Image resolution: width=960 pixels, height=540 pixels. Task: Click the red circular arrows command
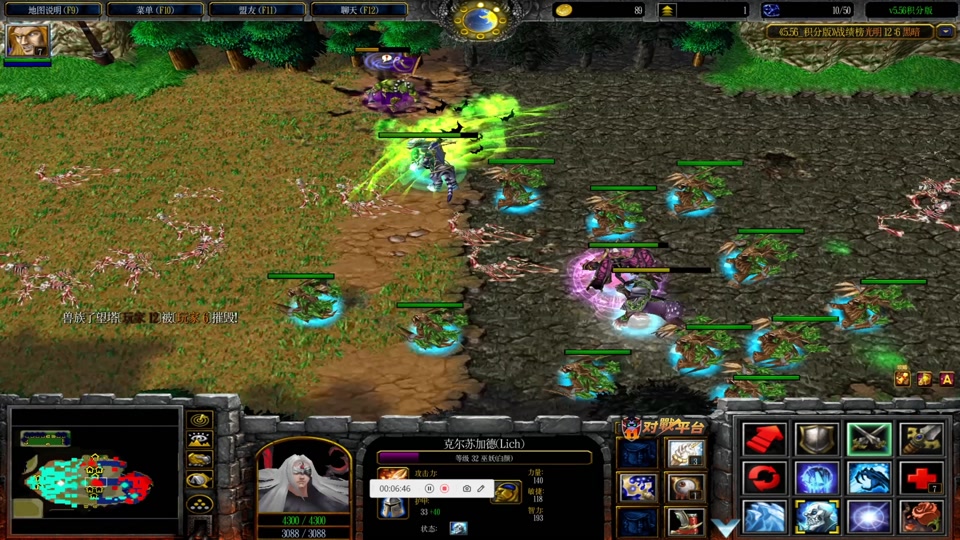(x=764, y=478)
